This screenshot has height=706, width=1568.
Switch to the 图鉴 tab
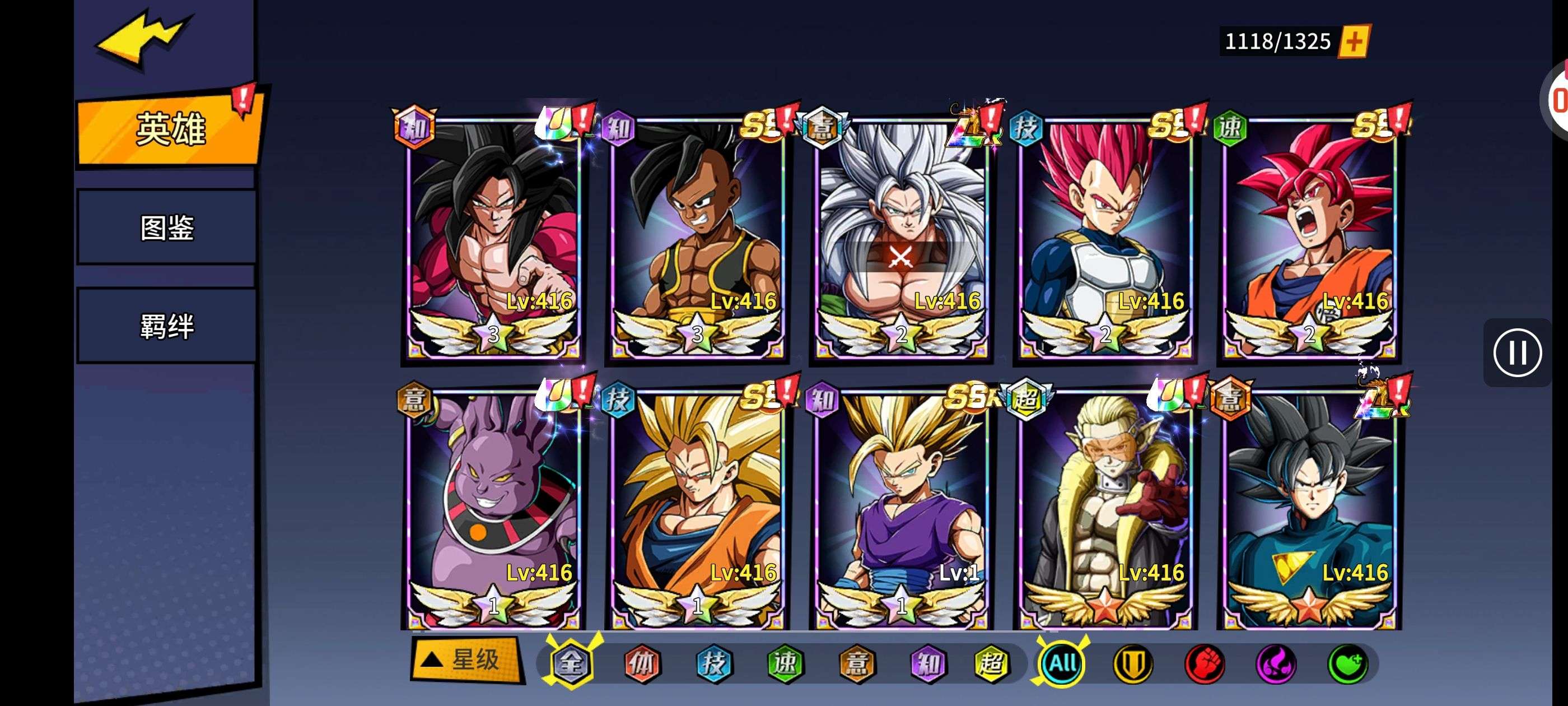tap(166, 227)
